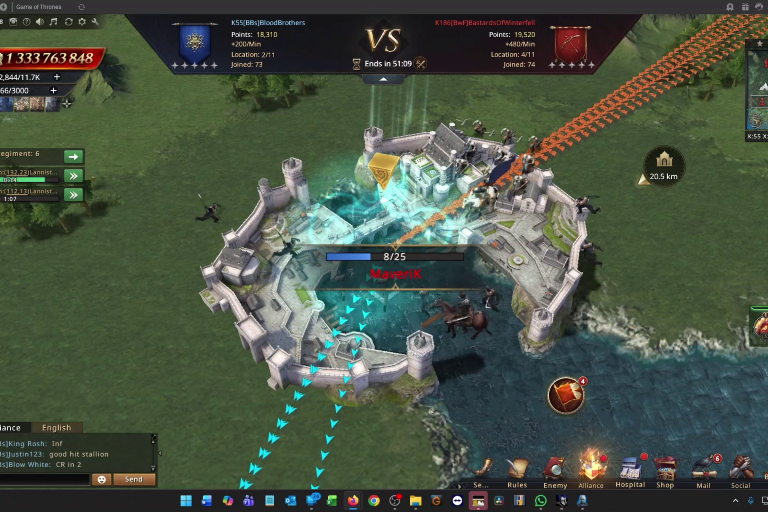Open the Windows Start menu
The width and height of the screenshot is (768, 512).
click(x=185, y=500)
